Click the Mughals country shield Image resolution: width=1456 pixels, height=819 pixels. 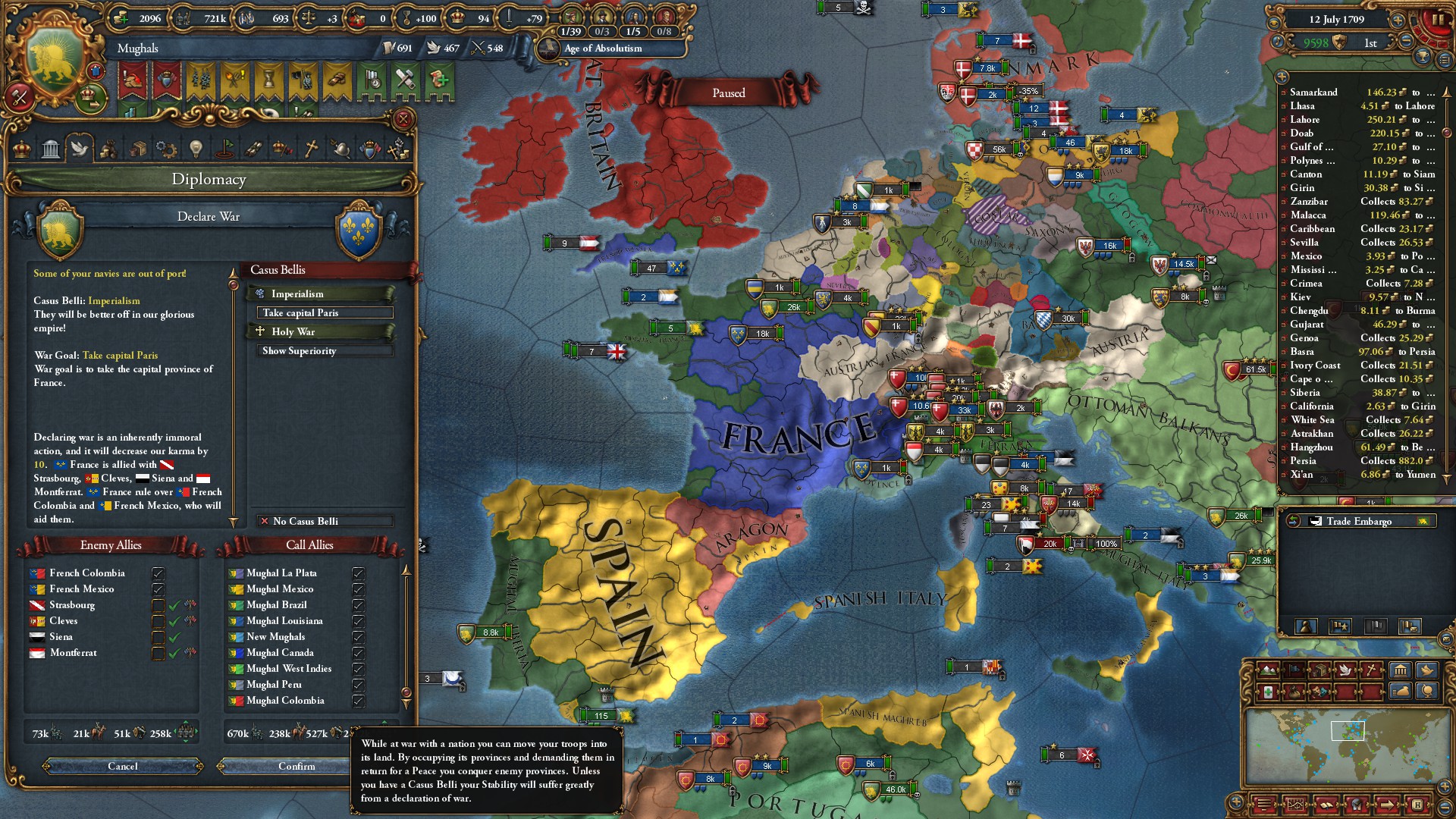click(x=55, y=64)
